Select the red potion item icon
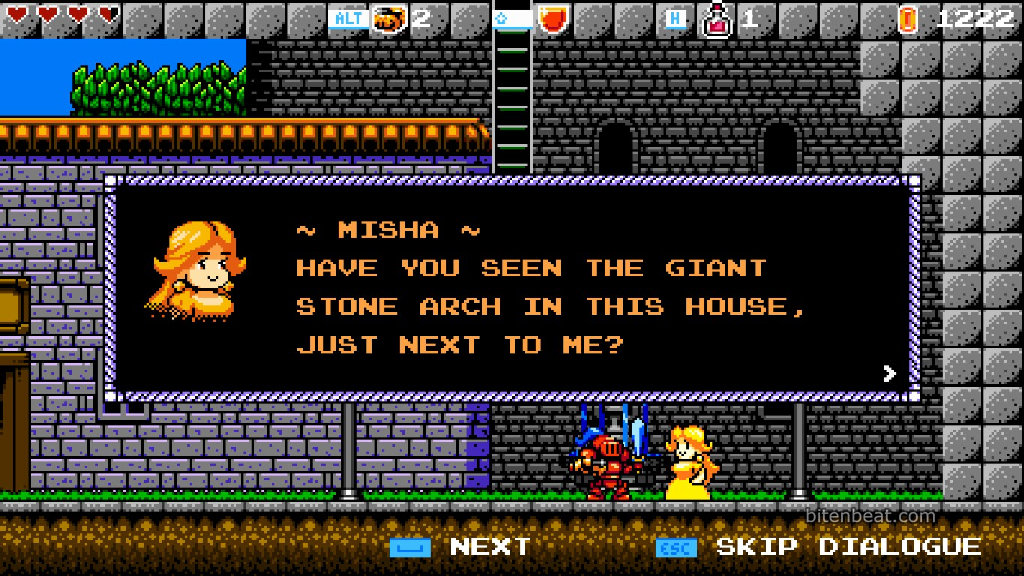The height and width of the screenshot is (576, 1024). pos(716,18)
